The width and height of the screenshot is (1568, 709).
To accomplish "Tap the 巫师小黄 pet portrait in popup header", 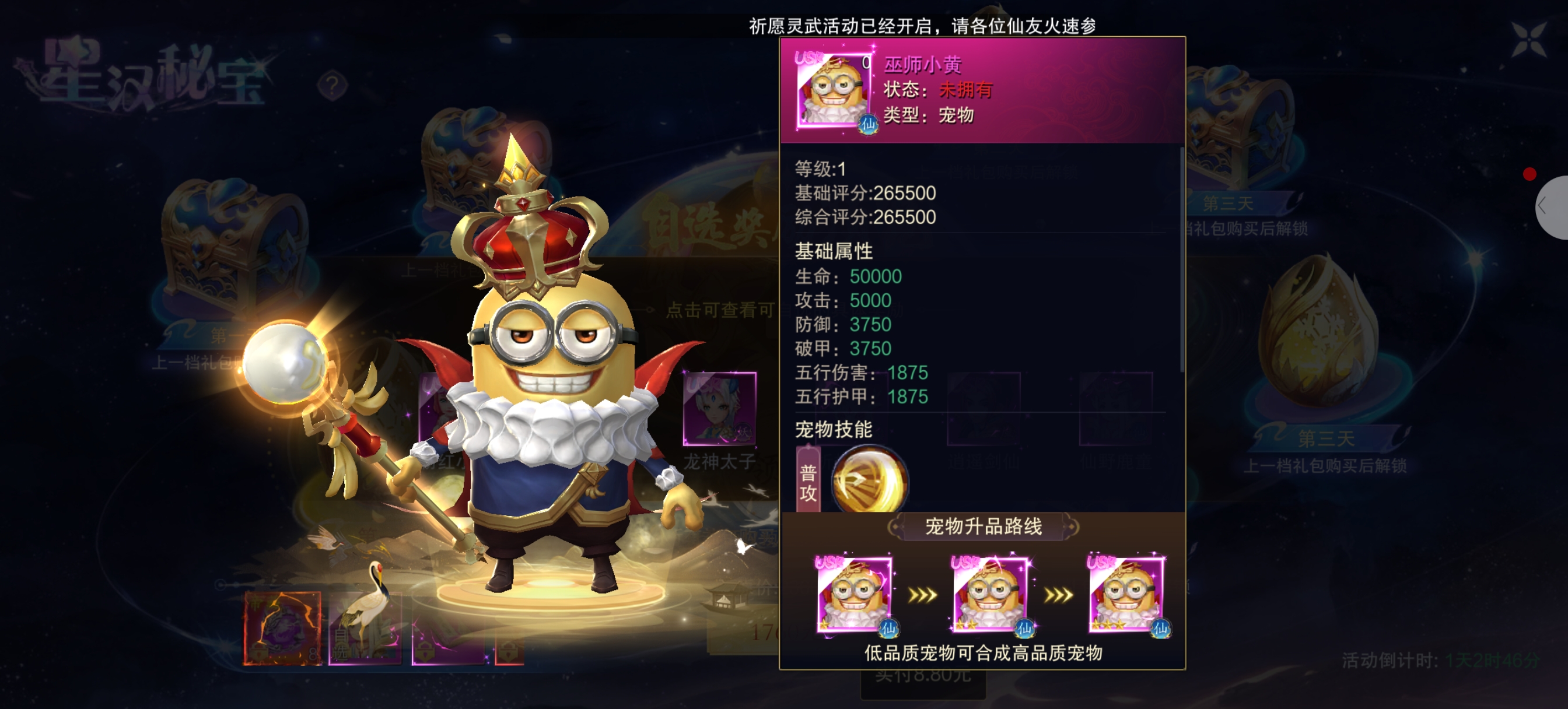I will click(x=834, y=90).
